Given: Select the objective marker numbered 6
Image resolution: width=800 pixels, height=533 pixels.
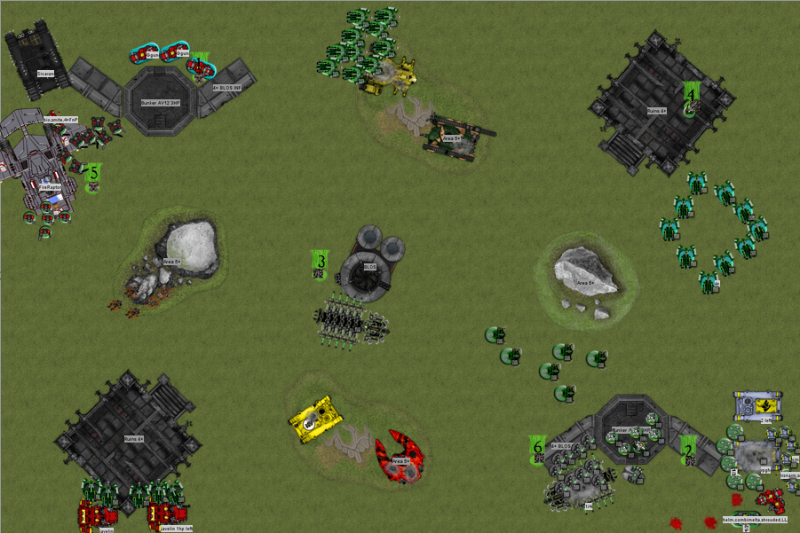Looking at the screenshot, I should (x=538, y=449).
